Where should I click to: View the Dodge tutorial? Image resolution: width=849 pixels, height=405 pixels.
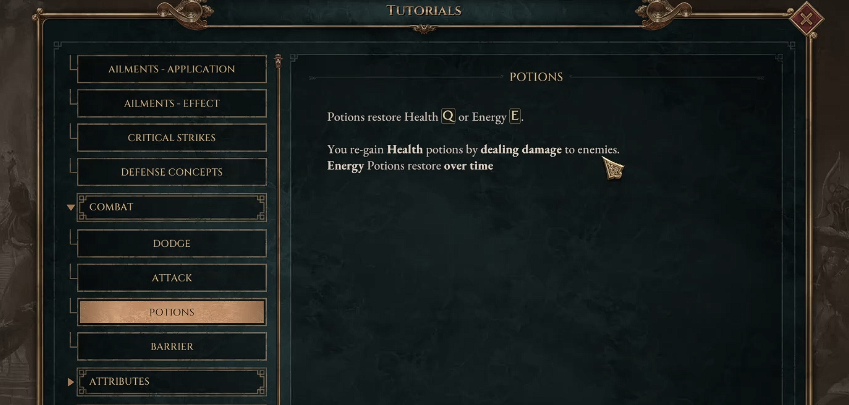[171, 243]
